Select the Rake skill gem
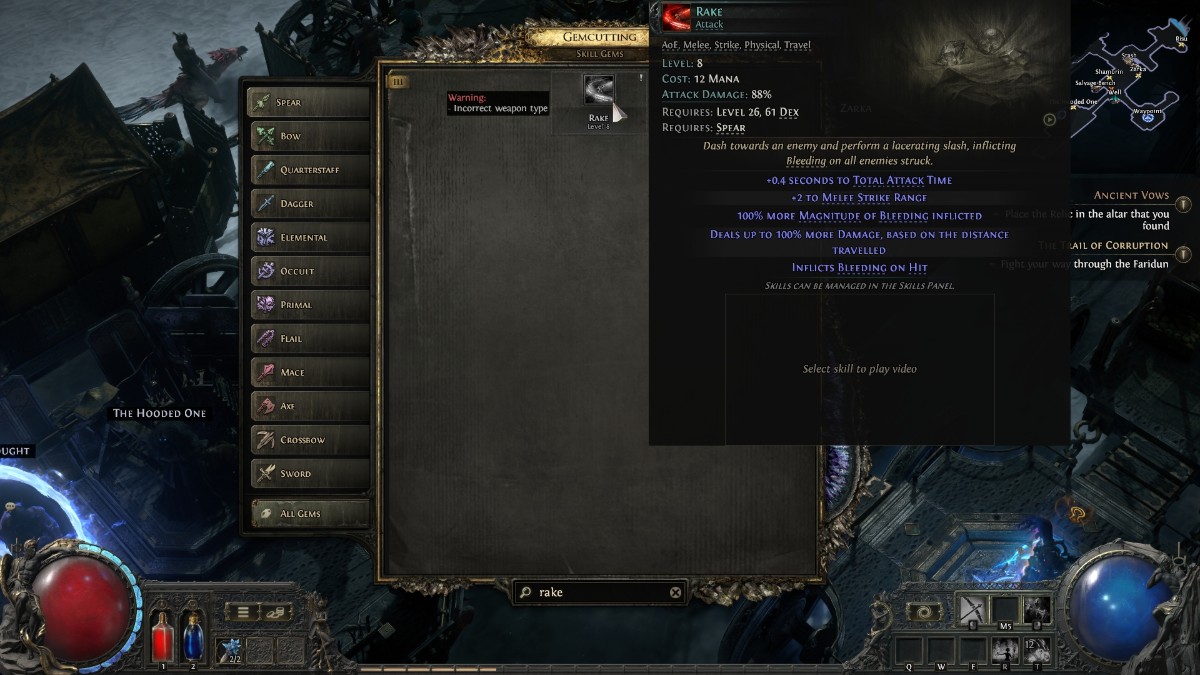The width and height of the screenshot is (1200, 675). [x=599, y=93]
